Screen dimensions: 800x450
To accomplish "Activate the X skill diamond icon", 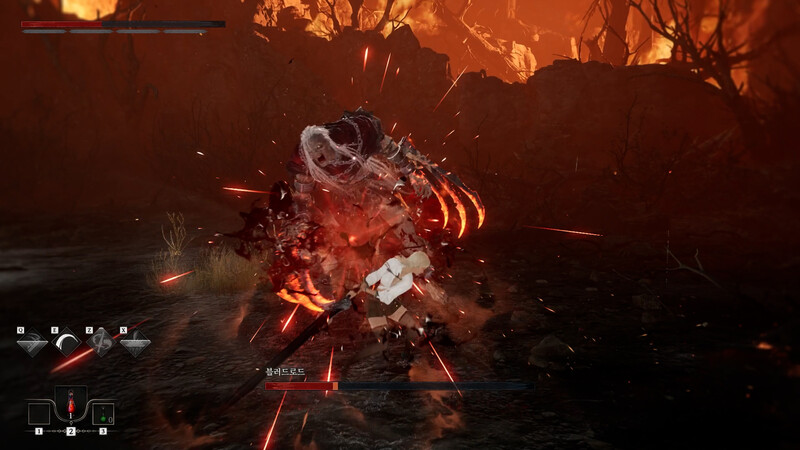I will 135,344.
